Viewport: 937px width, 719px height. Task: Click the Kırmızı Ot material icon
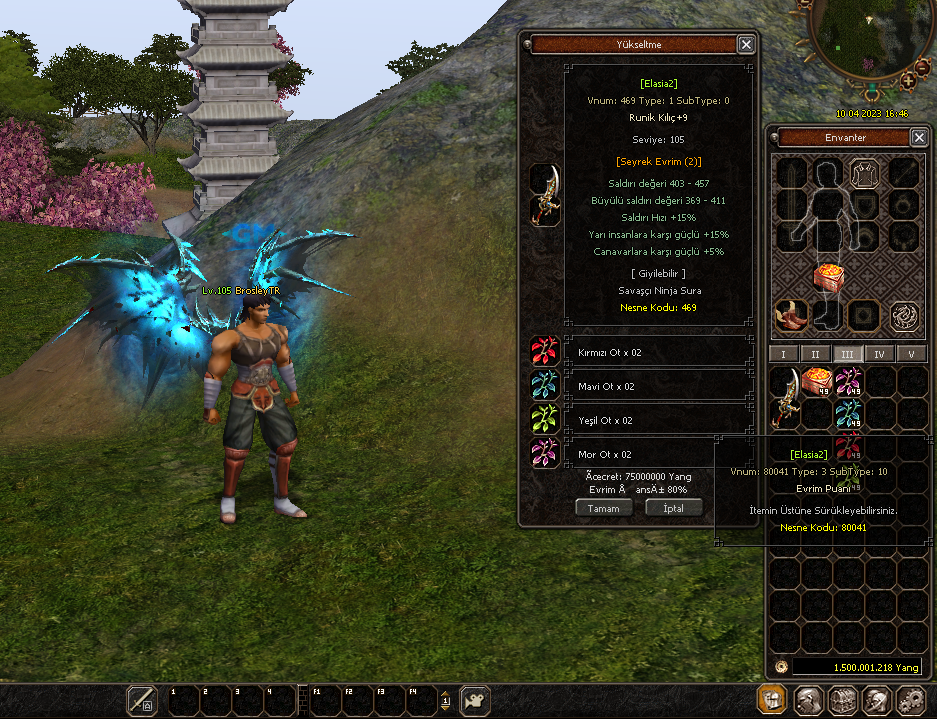coord(545,351)
